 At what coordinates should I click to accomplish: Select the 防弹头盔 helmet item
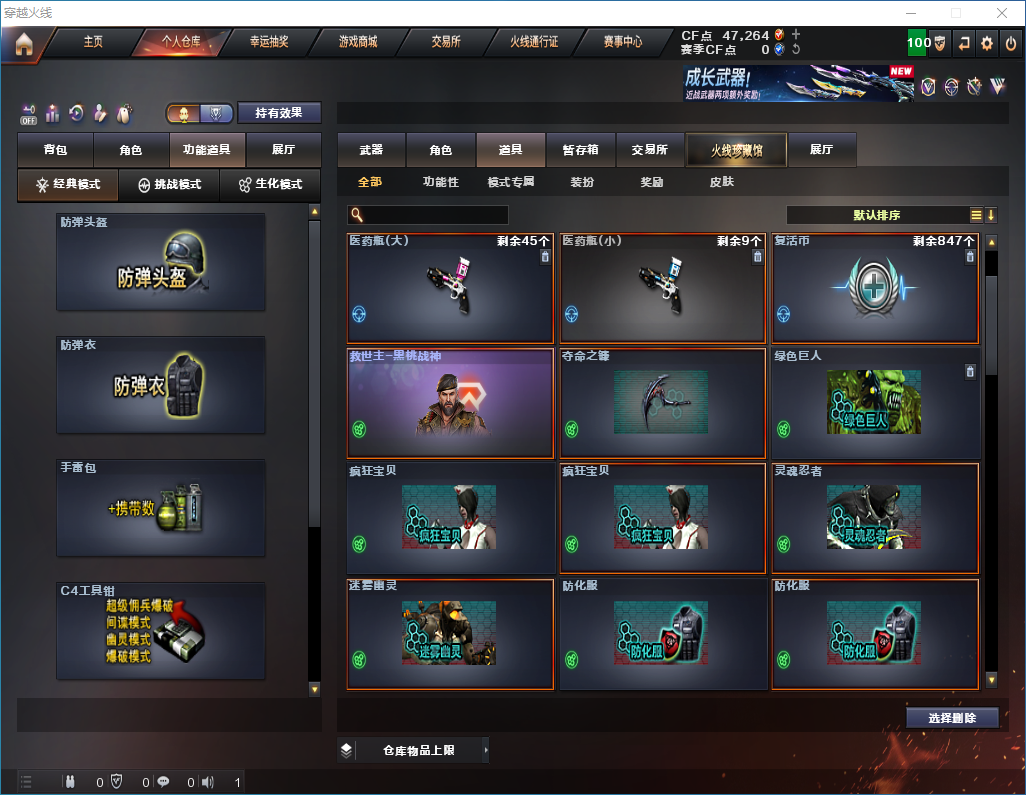[x=161, y=262]
